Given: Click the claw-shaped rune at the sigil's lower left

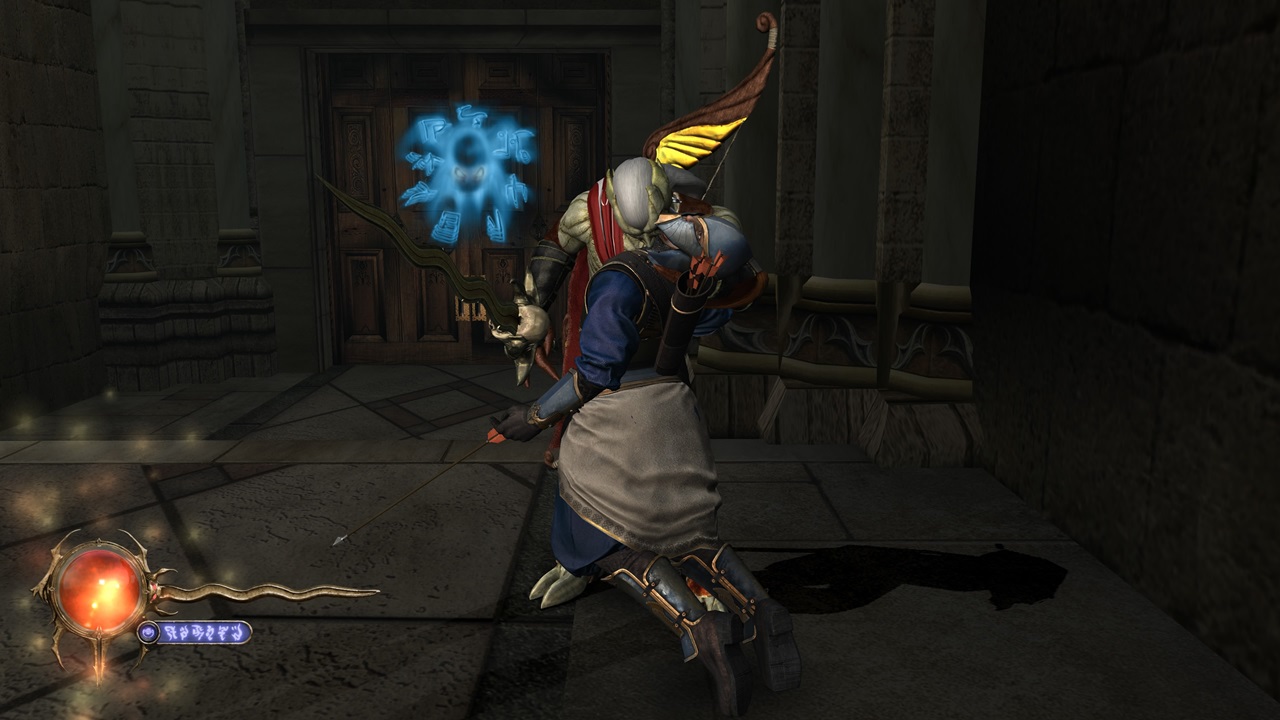Looking at the screenshot, I should pos(416,194).
